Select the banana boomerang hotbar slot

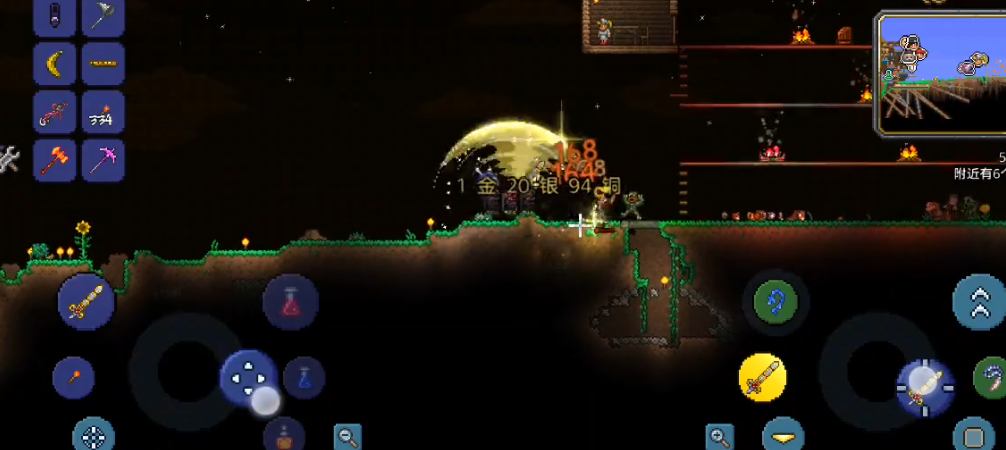[x=54, y=64]
